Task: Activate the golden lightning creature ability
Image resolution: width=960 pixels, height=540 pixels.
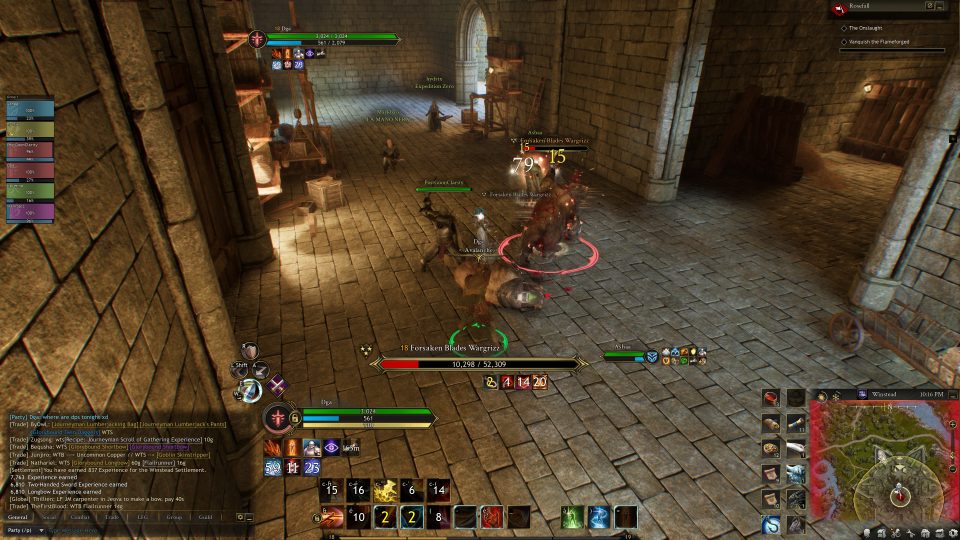Action: (386, 490)
